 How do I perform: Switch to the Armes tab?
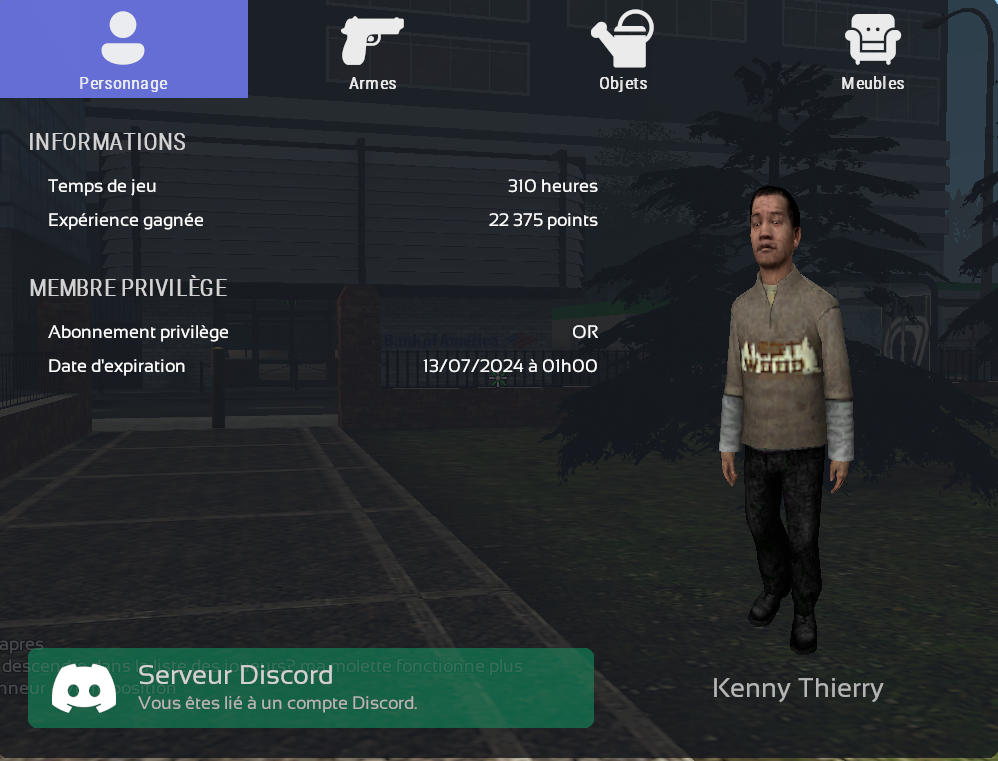[x=372, y=50]
